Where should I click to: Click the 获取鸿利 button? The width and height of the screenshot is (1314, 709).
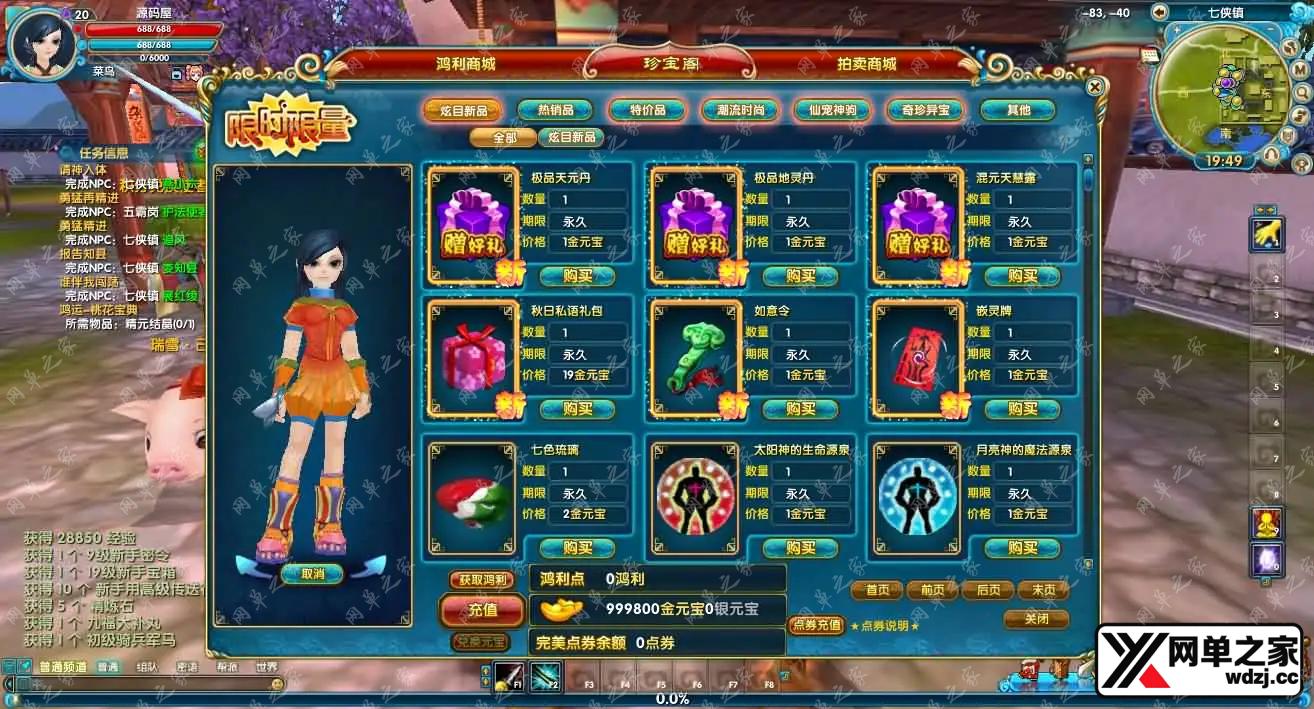[x=481, y=580]
